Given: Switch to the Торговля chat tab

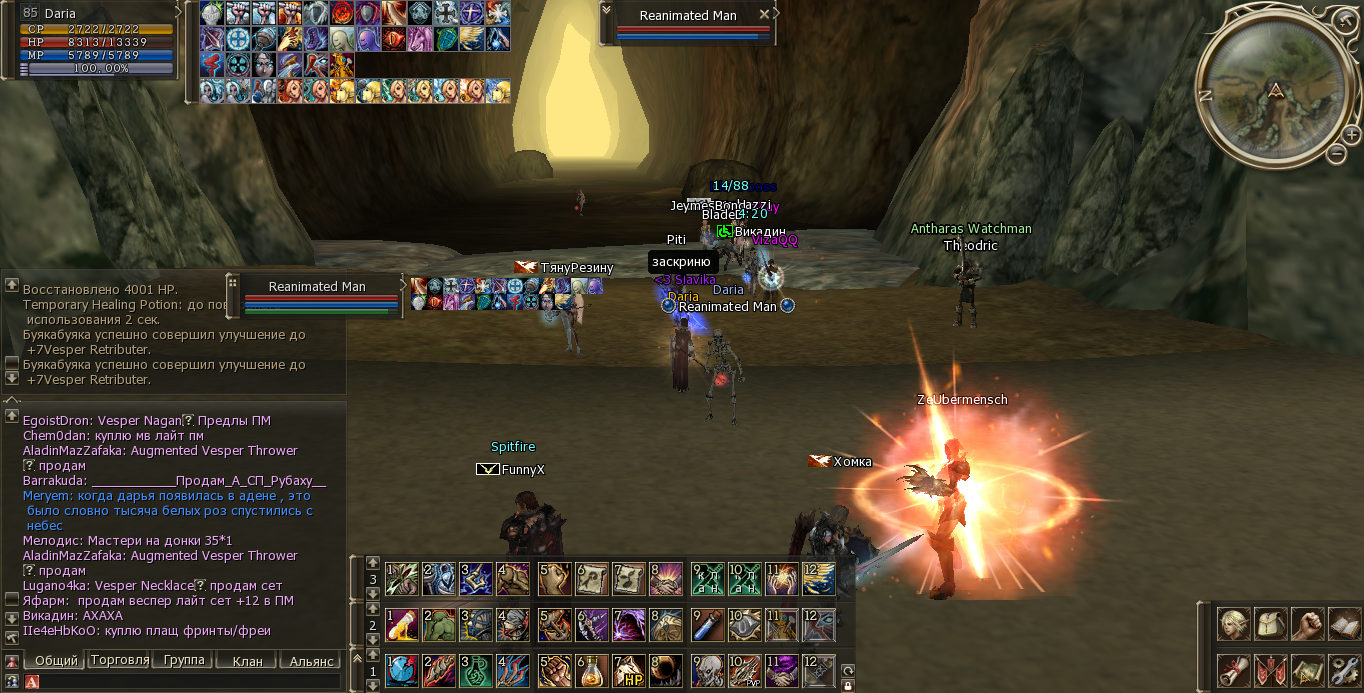Looking at the screenshot, I should tap(119, 661).
